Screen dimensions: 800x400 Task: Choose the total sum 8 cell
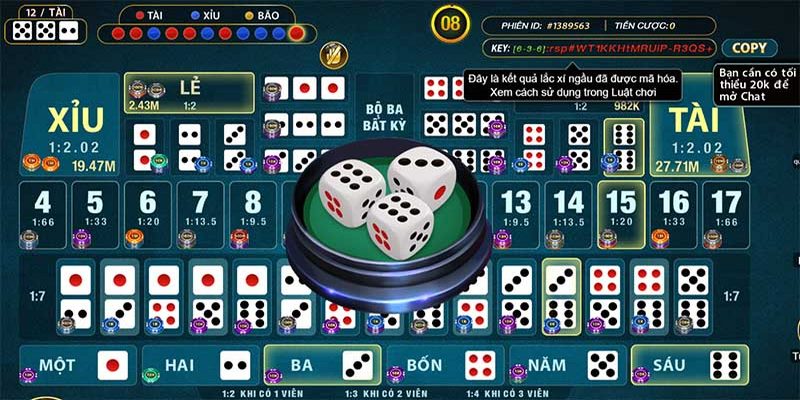point(252,212)
